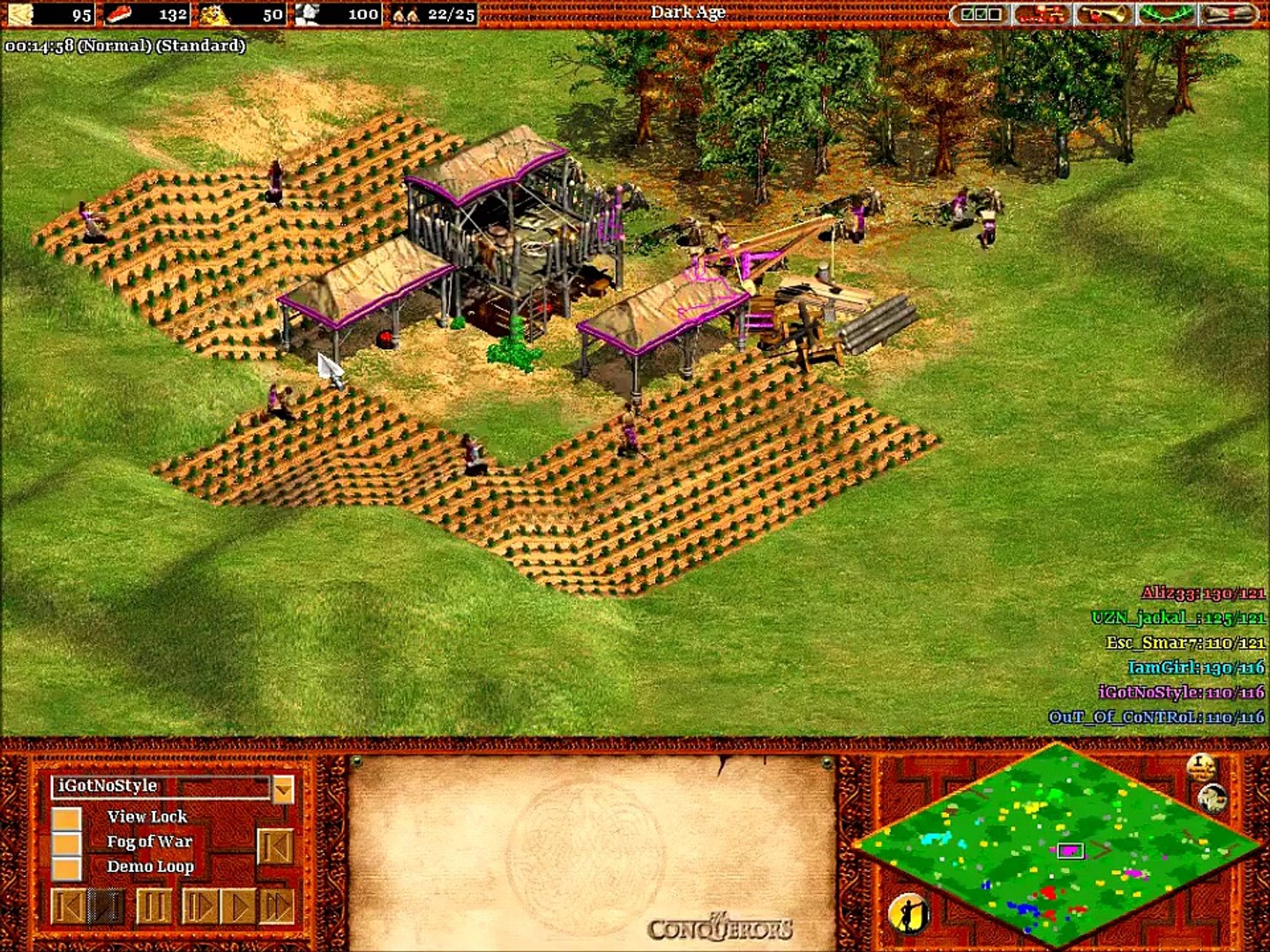Screen dimensions: 1270x952
Task: Open the game menu scroll button
Action: 1229,14
